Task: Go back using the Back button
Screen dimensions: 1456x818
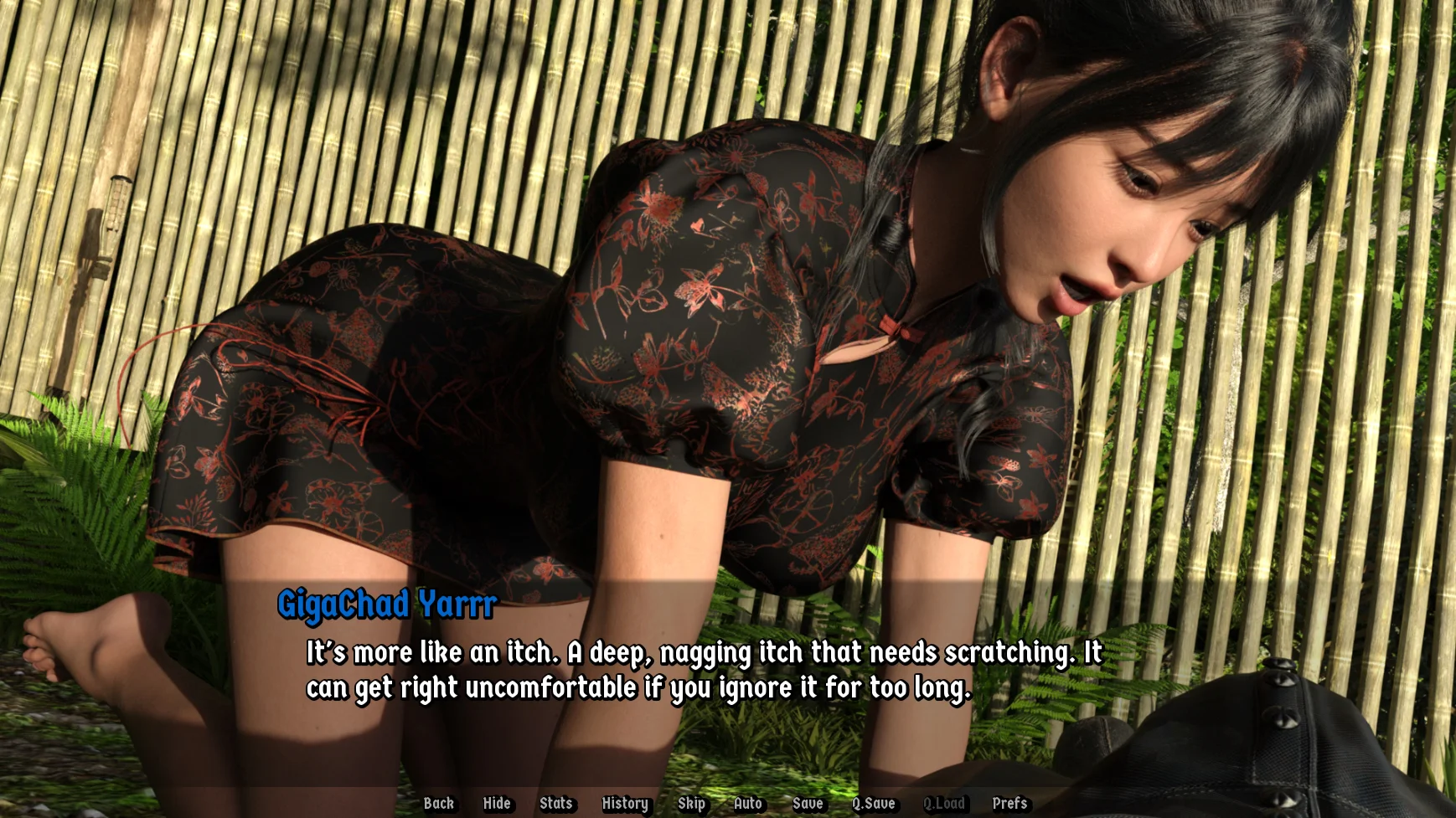Action: 439,804
